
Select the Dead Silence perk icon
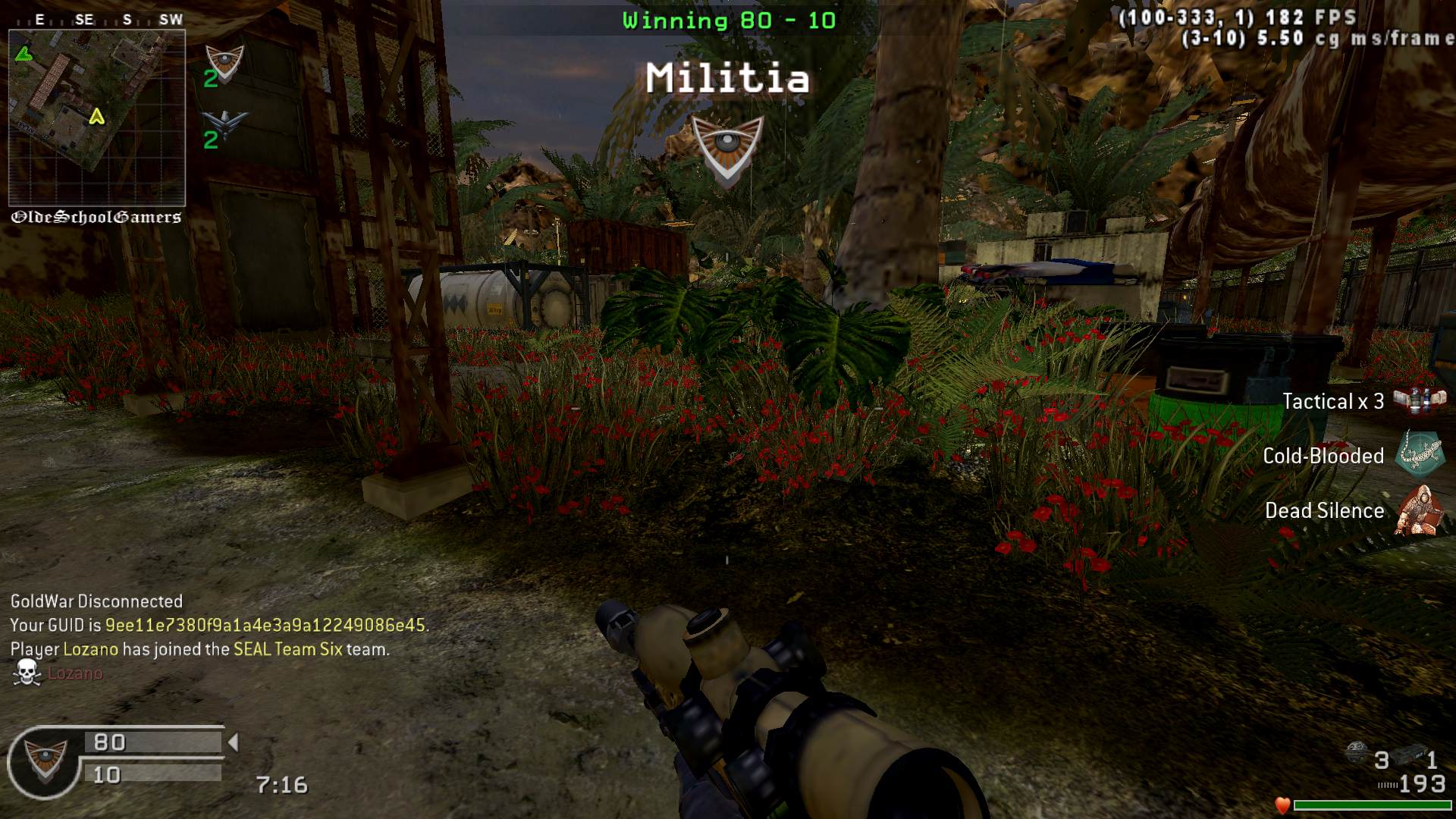point(1420,510)
